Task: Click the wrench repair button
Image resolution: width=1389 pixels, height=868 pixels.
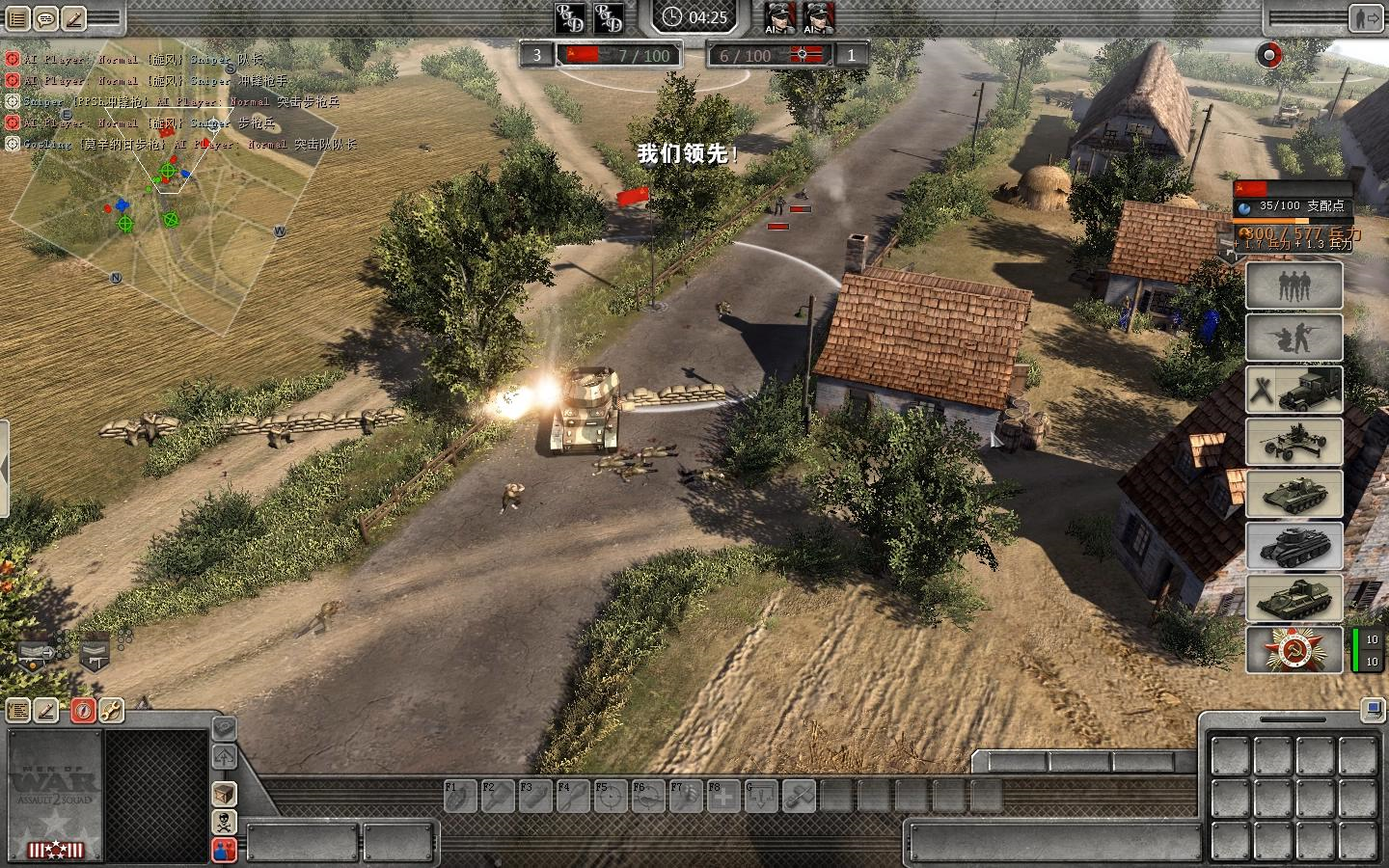Action: click(x=111, y=711)
